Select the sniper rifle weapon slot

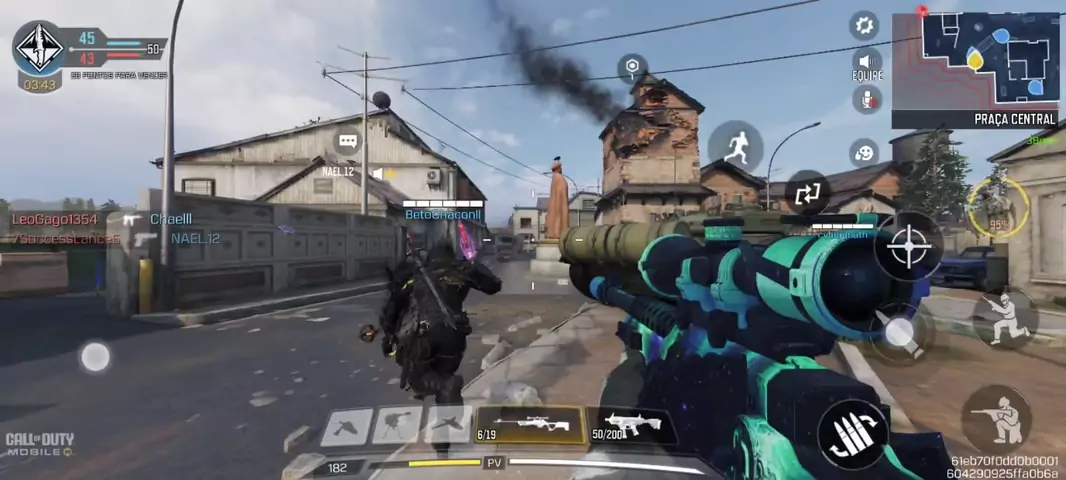[530, 425]
